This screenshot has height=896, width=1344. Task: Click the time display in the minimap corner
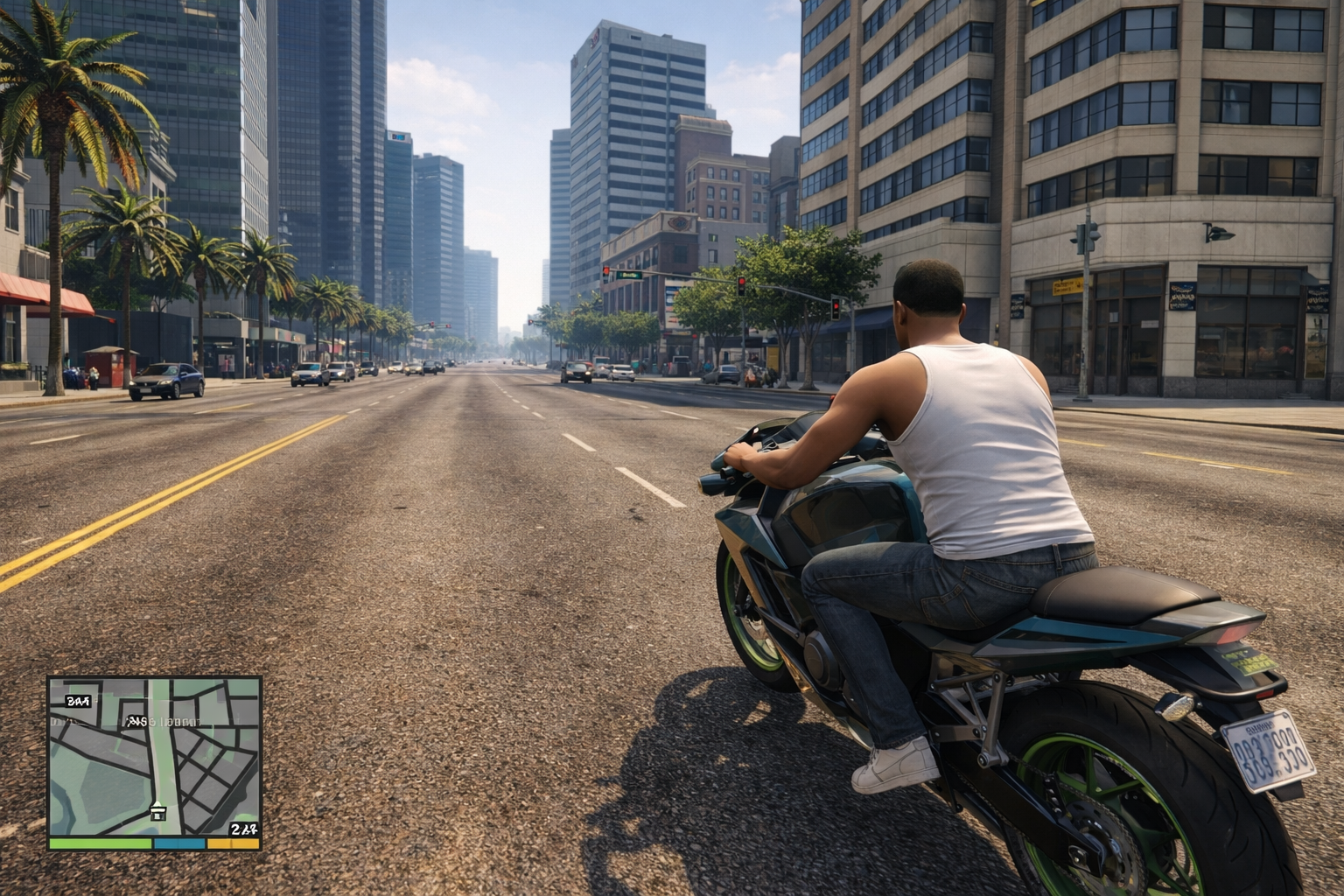click(x=244, y=829)
